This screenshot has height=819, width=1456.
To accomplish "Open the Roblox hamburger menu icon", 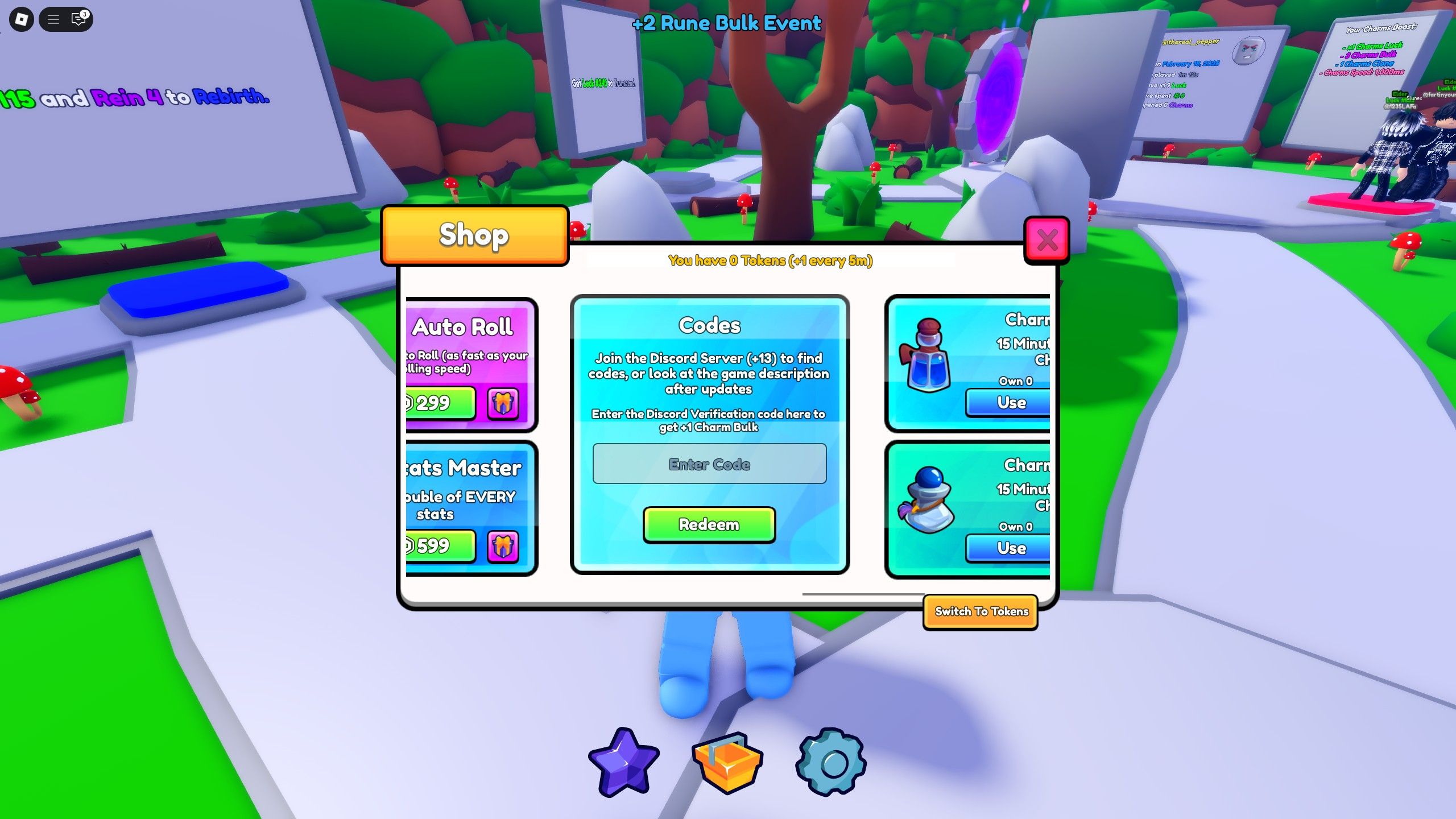I will tap(53, 19).
